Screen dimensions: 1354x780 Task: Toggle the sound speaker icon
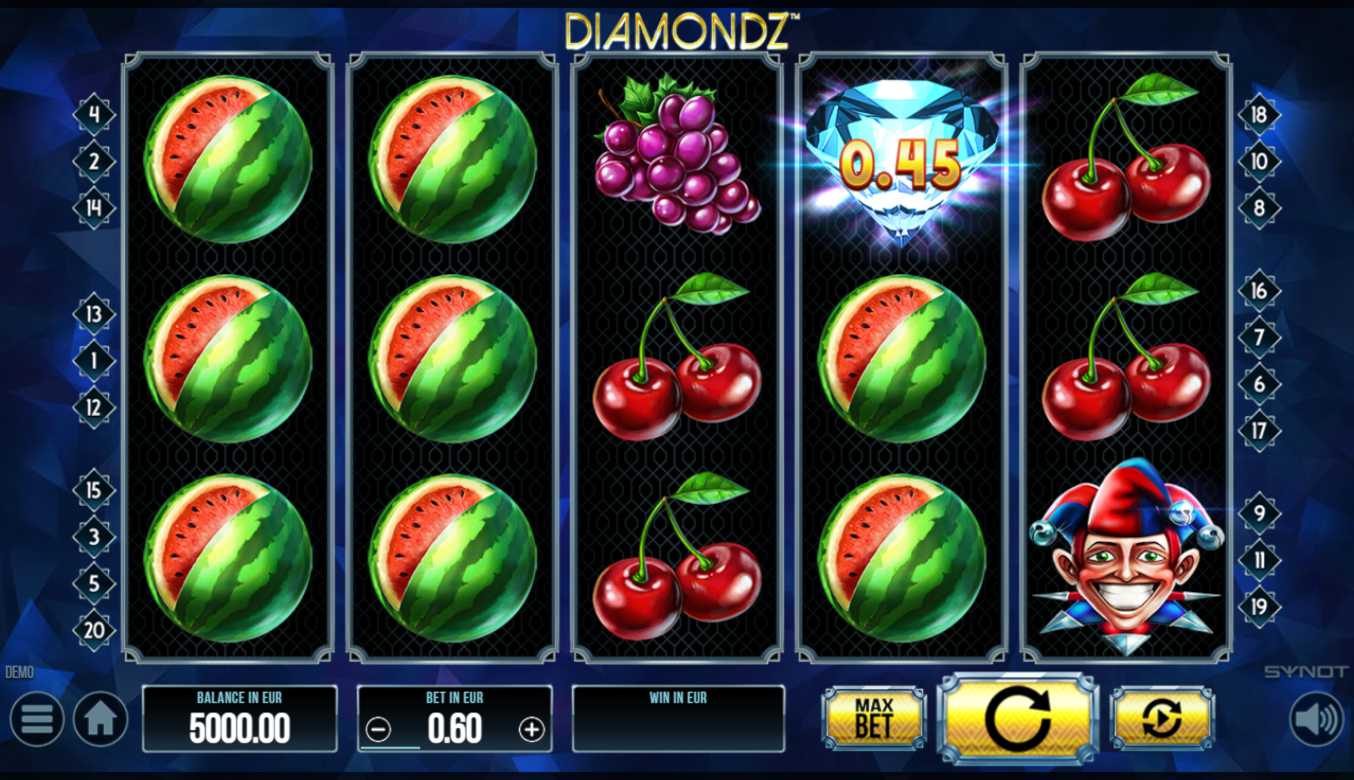(1316, 719)
